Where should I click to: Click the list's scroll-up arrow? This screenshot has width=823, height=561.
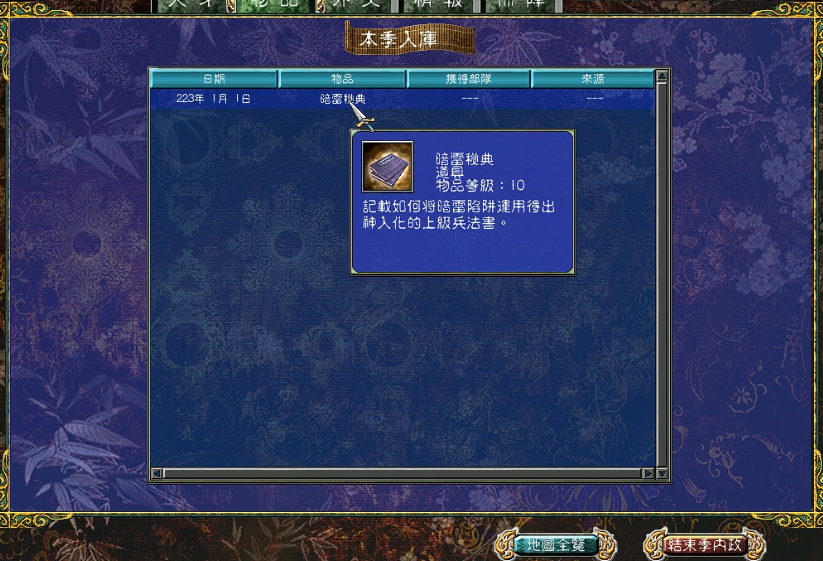(662, 76)
